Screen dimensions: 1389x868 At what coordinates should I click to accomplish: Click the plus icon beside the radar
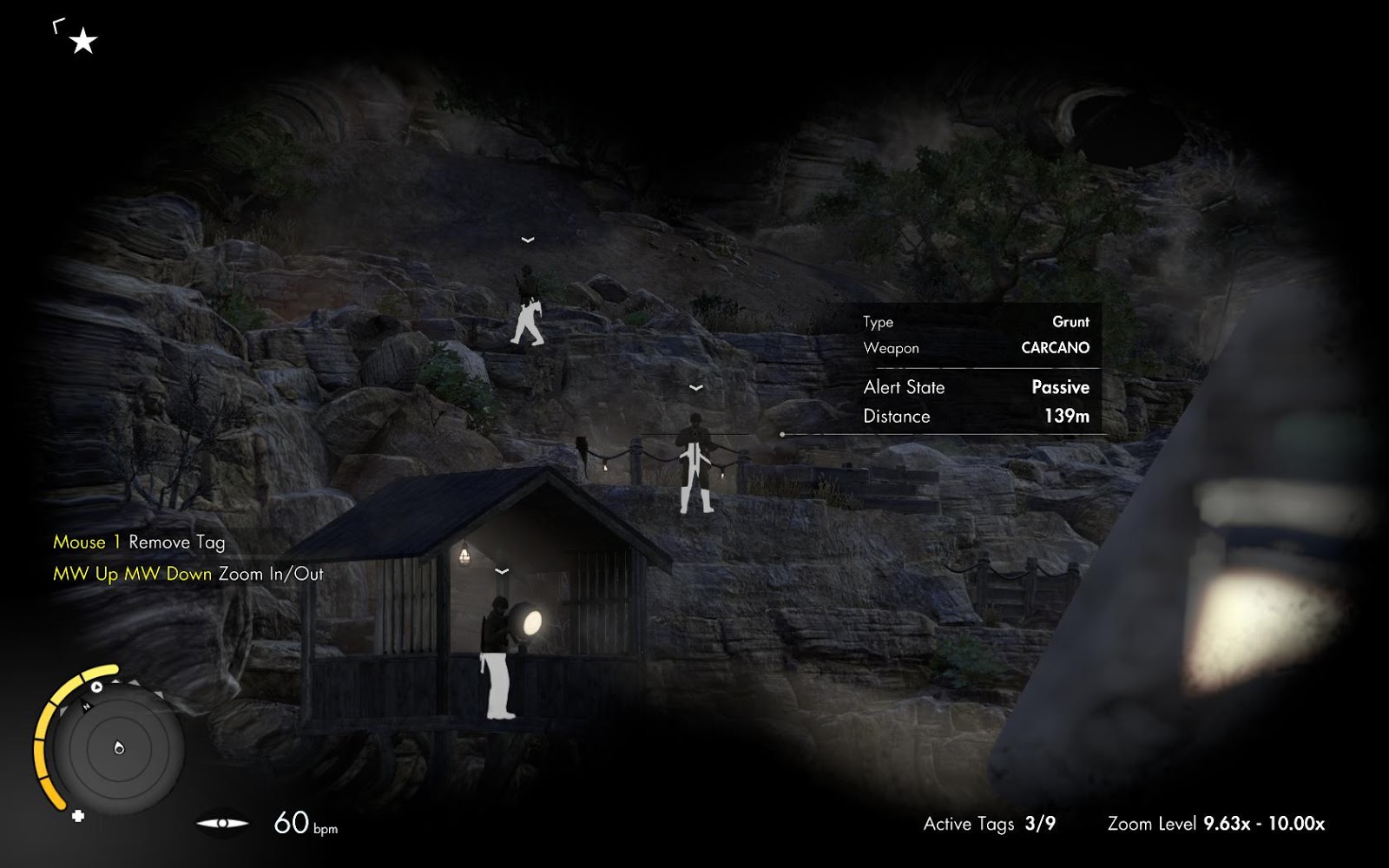(78, 816)
